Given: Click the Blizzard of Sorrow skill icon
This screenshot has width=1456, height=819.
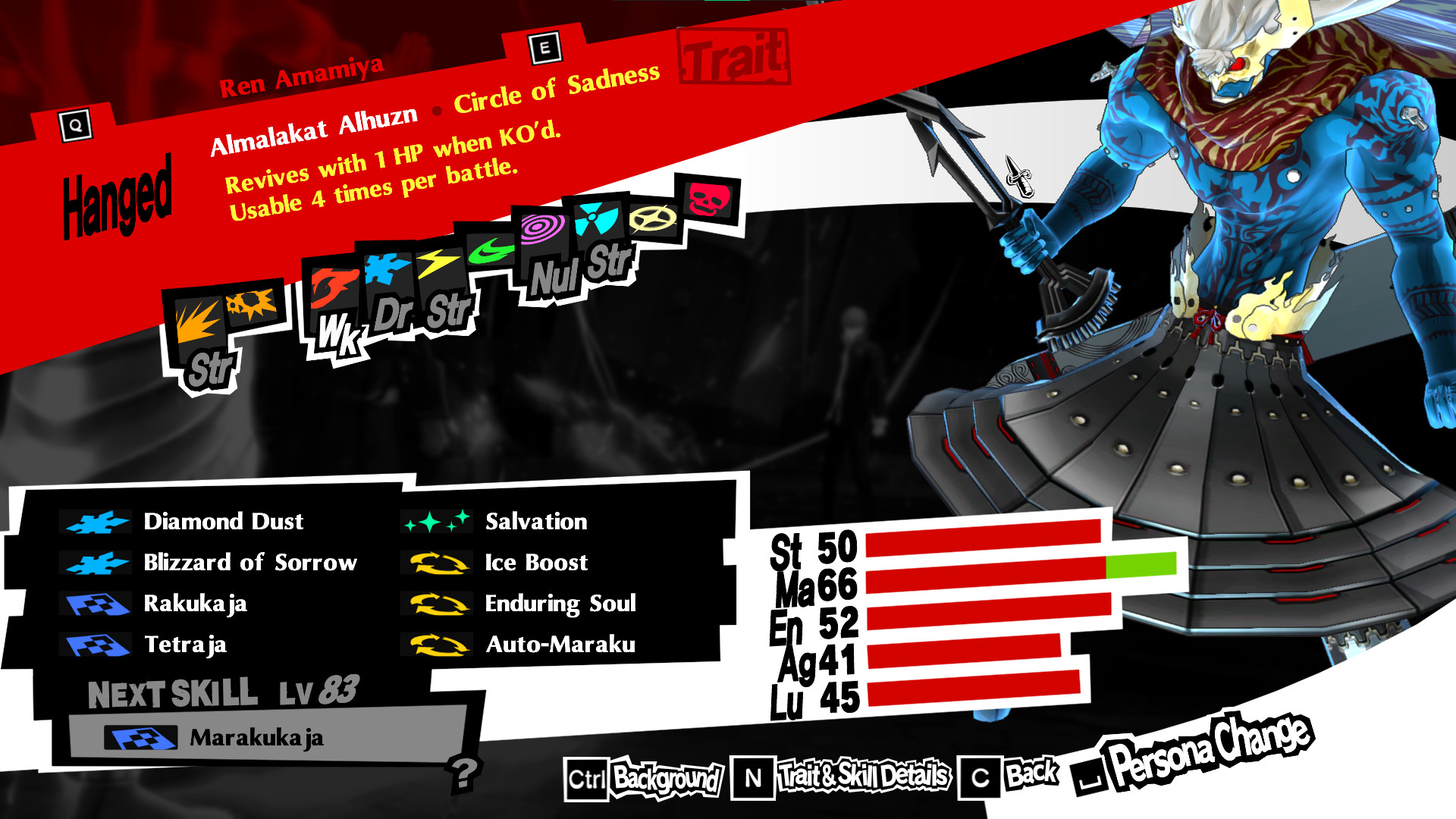Looking at the screenshot, I should (x=96, y=563).
